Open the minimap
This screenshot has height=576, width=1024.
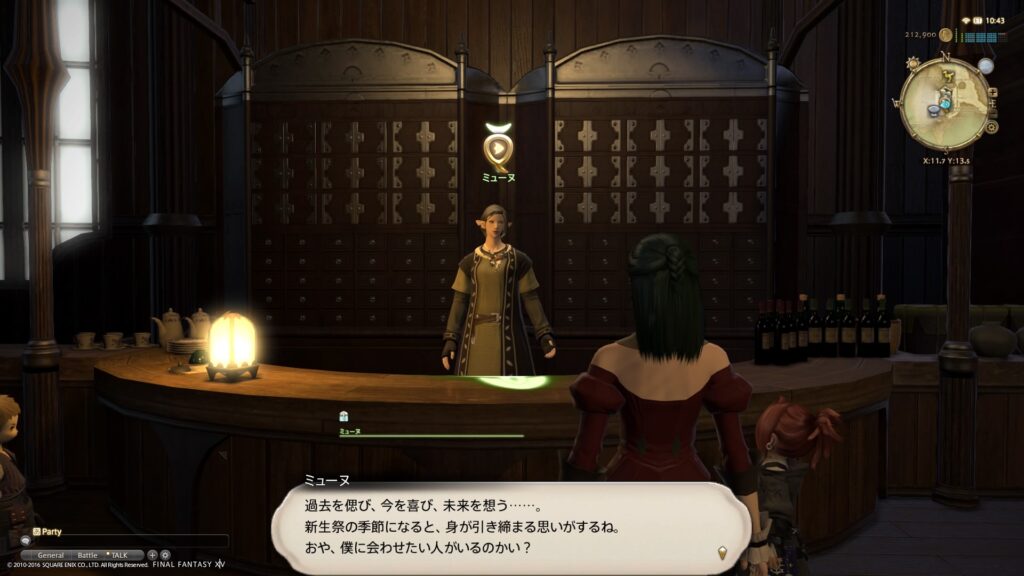[944, 103]
